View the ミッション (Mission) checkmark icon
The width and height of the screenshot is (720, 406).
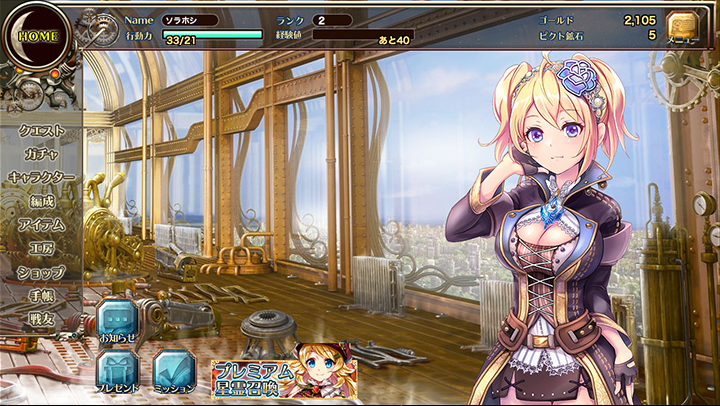[174, 368]
